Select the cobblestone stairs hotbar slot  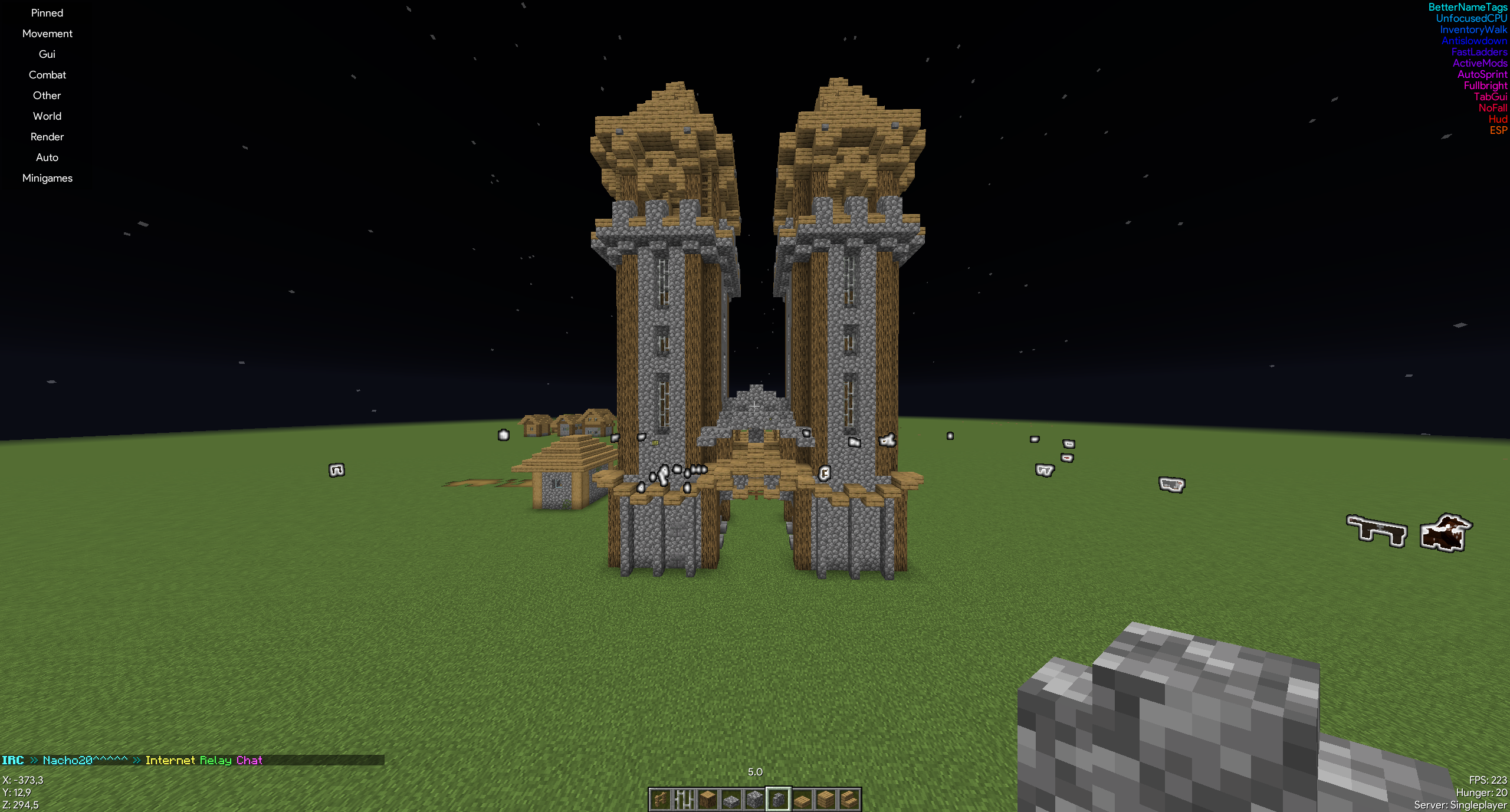(x=779, y=800)
